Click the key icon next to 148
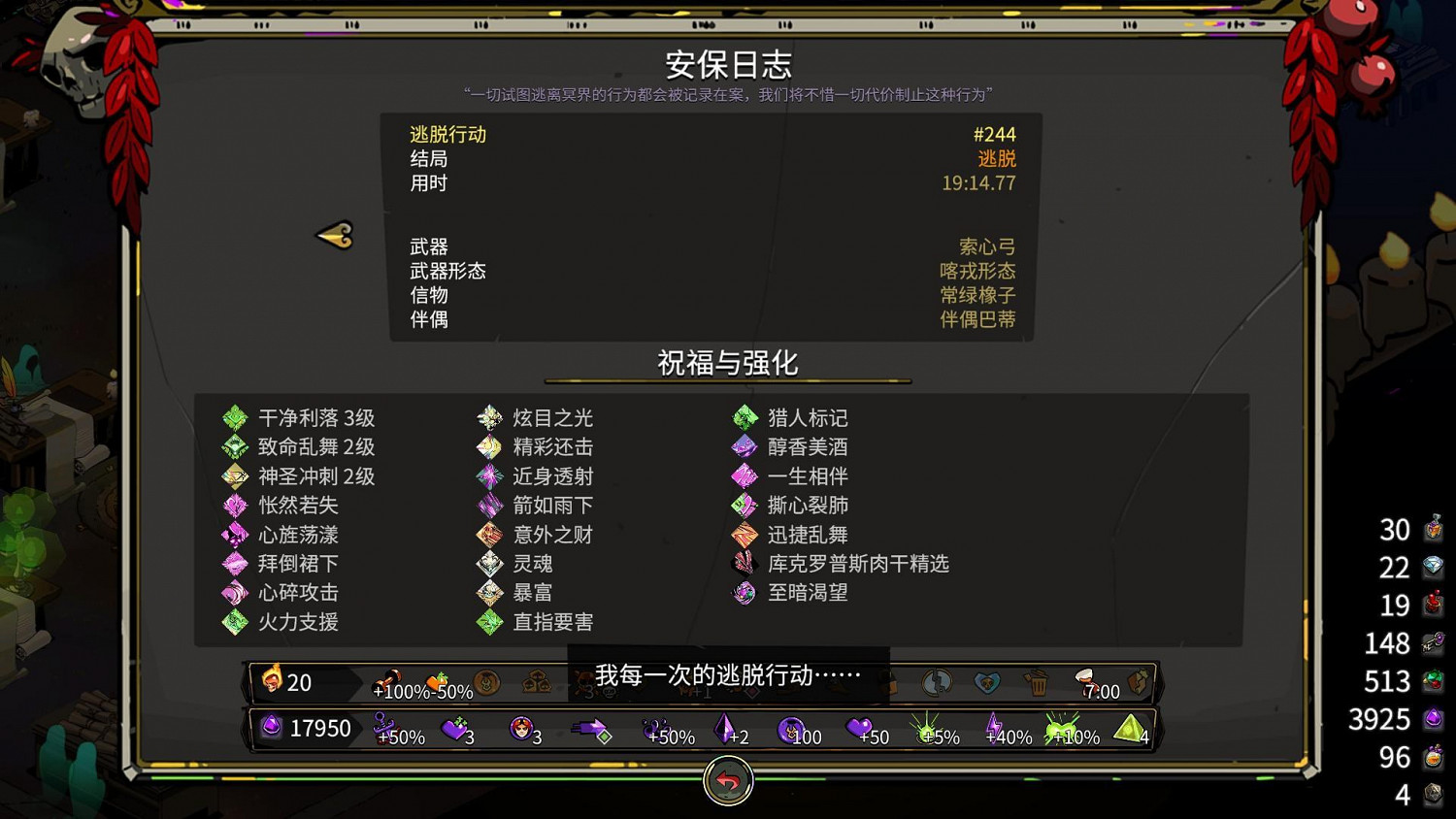Screen dimensions: 1456x819 point(1434,643)
